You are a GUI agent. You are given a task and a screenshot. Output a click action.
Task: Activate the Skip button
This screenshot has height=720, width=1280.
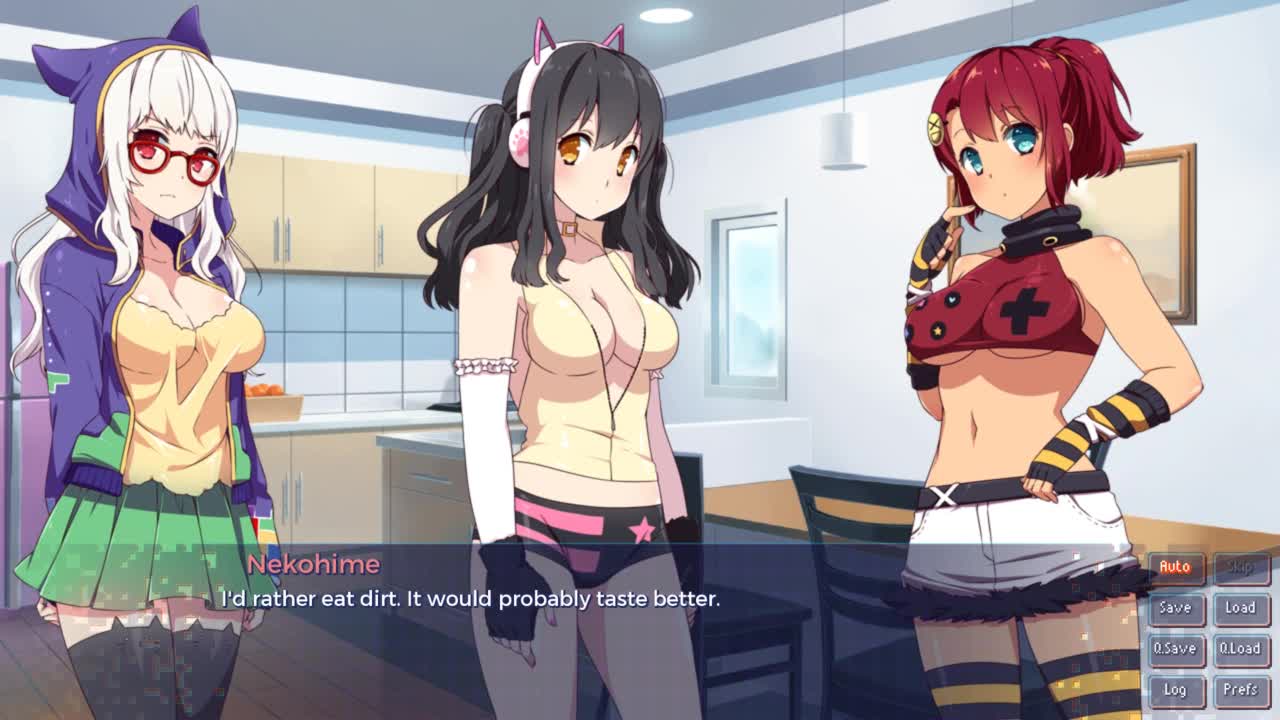(1240, 568)
